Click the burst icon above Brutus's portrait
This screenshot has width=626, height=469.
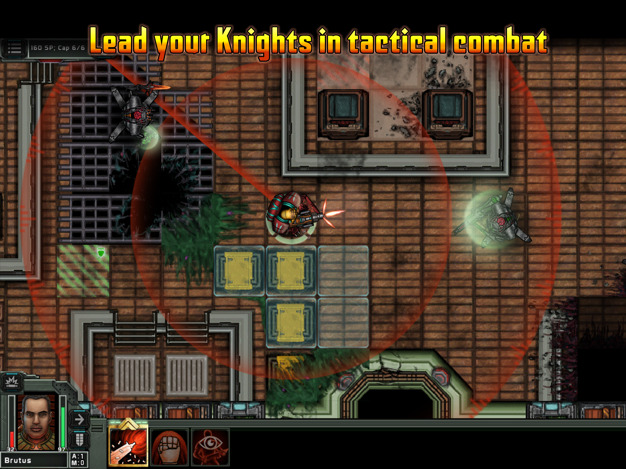tap(14, 382)
